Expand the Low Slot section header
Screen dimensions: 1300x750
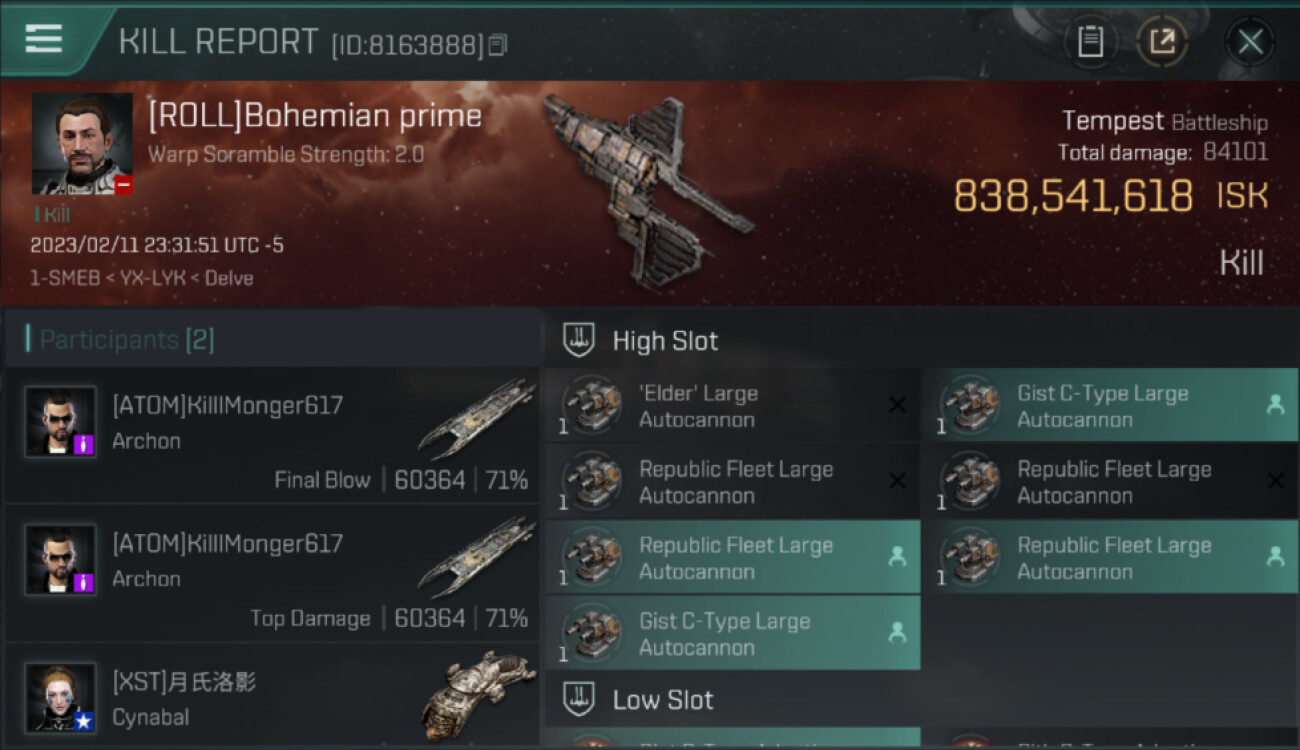point(662,700)
